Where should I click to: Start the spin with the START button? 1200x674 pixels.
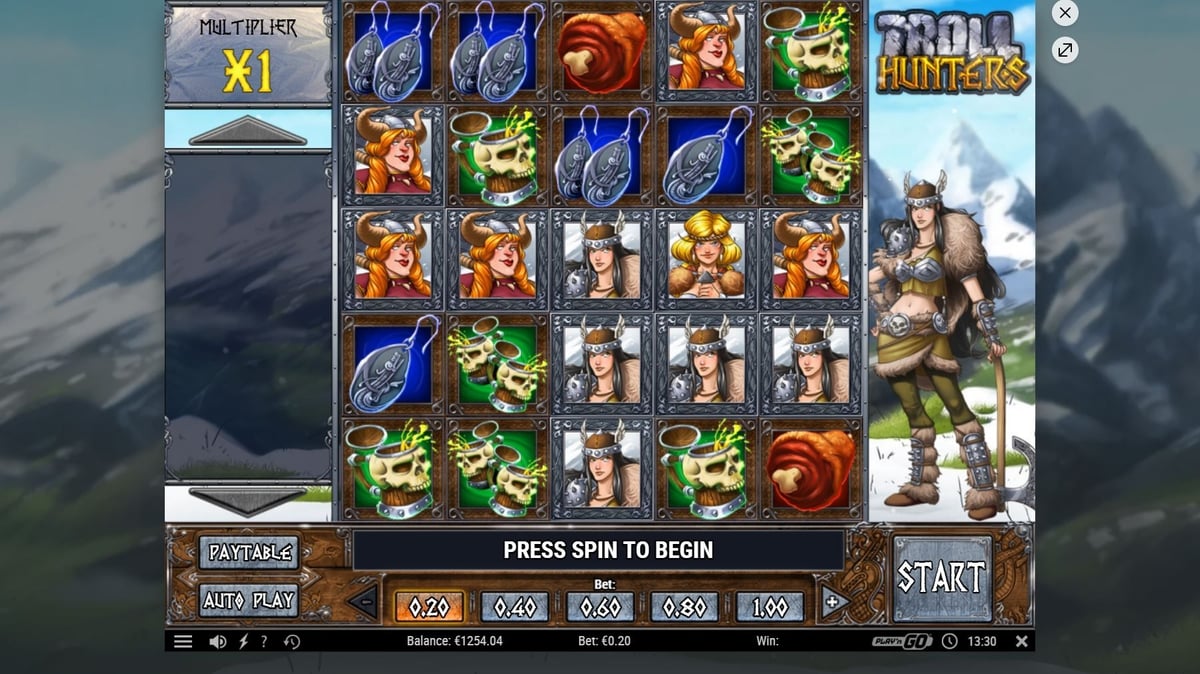(x=942, y=577)
